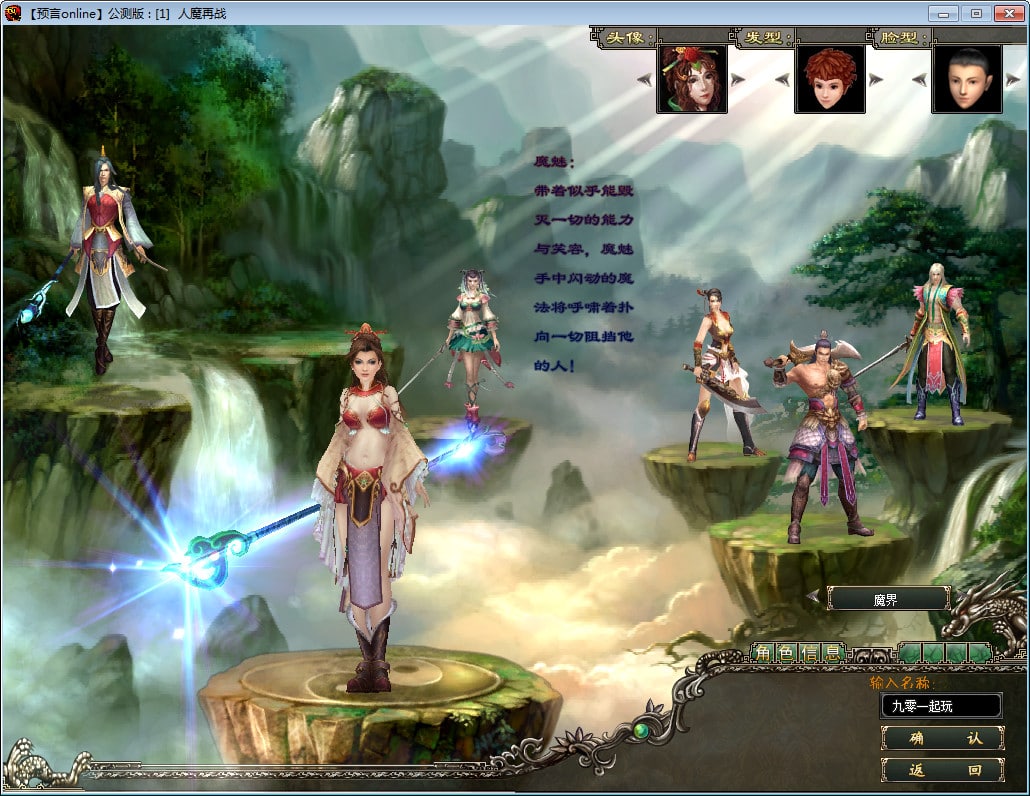Choose previous hairstyle with 发型 left arrow
Image resolution: width=1030 pixels, height=796 pixels.
783,80
